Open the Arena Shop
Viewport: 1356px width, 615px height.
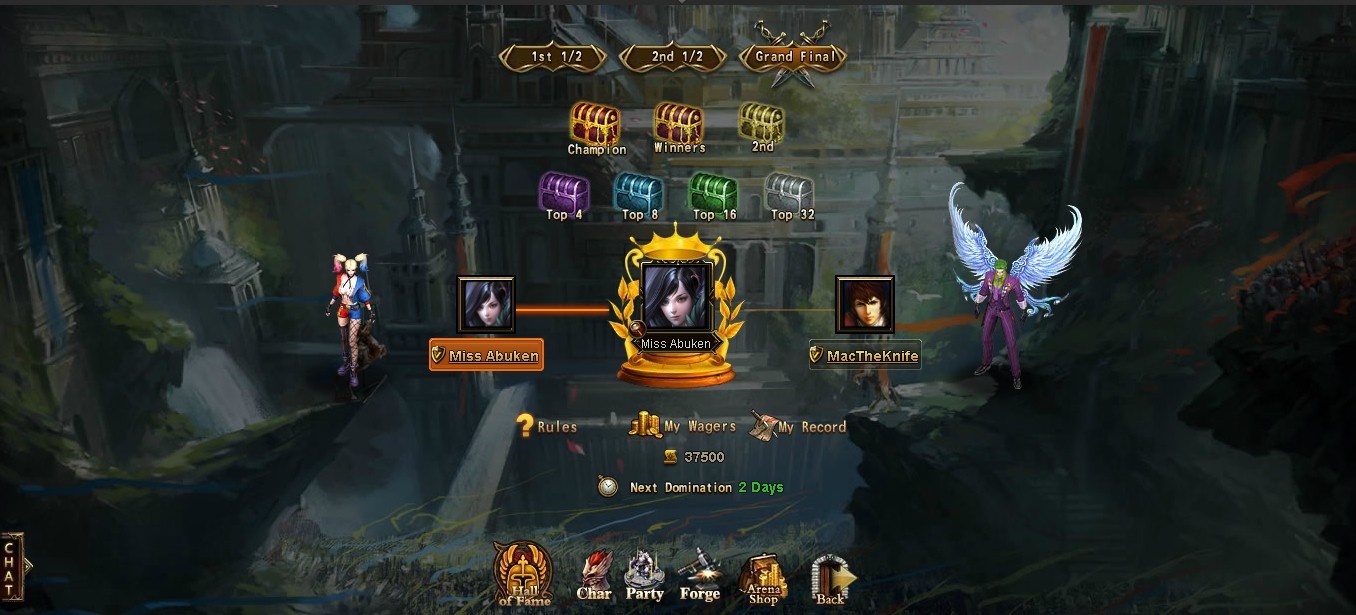(x=763, y=580)
